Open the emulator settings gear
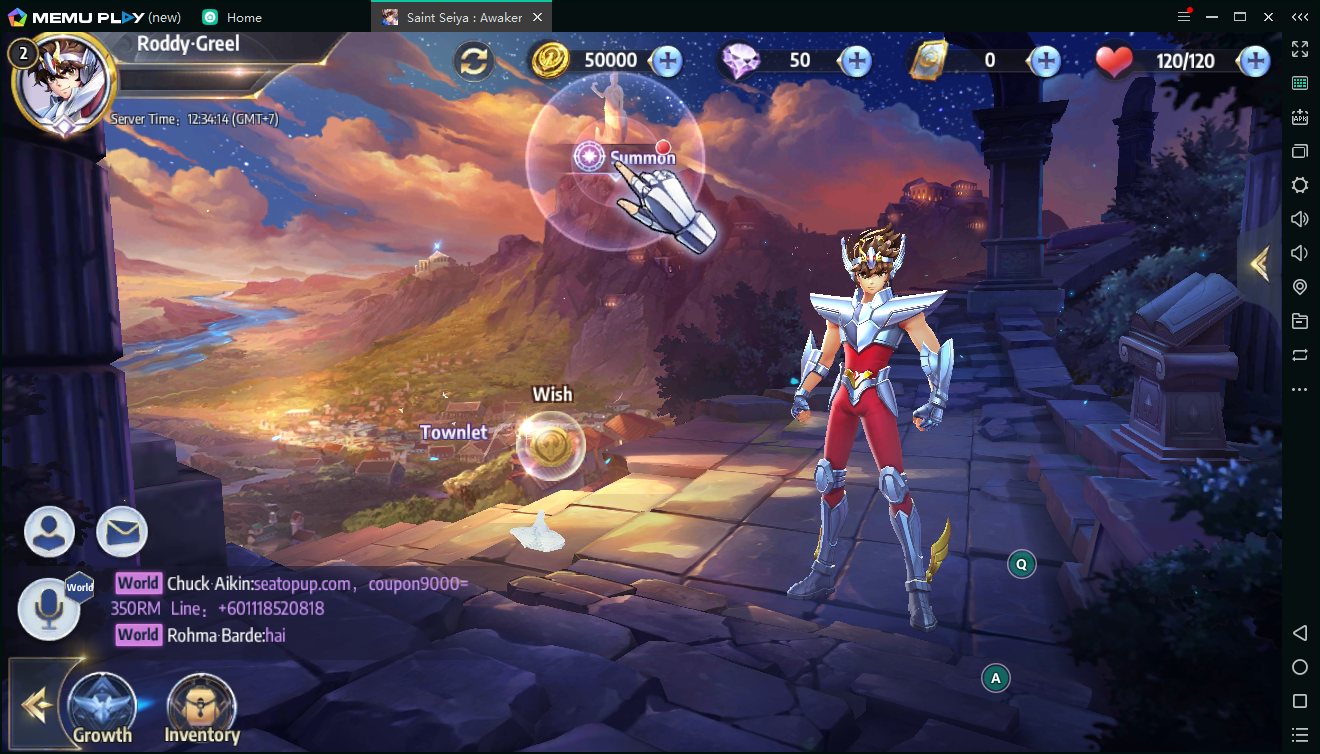The width and height of the screenshot is (1320, 754). click(x=1300, y=185)
